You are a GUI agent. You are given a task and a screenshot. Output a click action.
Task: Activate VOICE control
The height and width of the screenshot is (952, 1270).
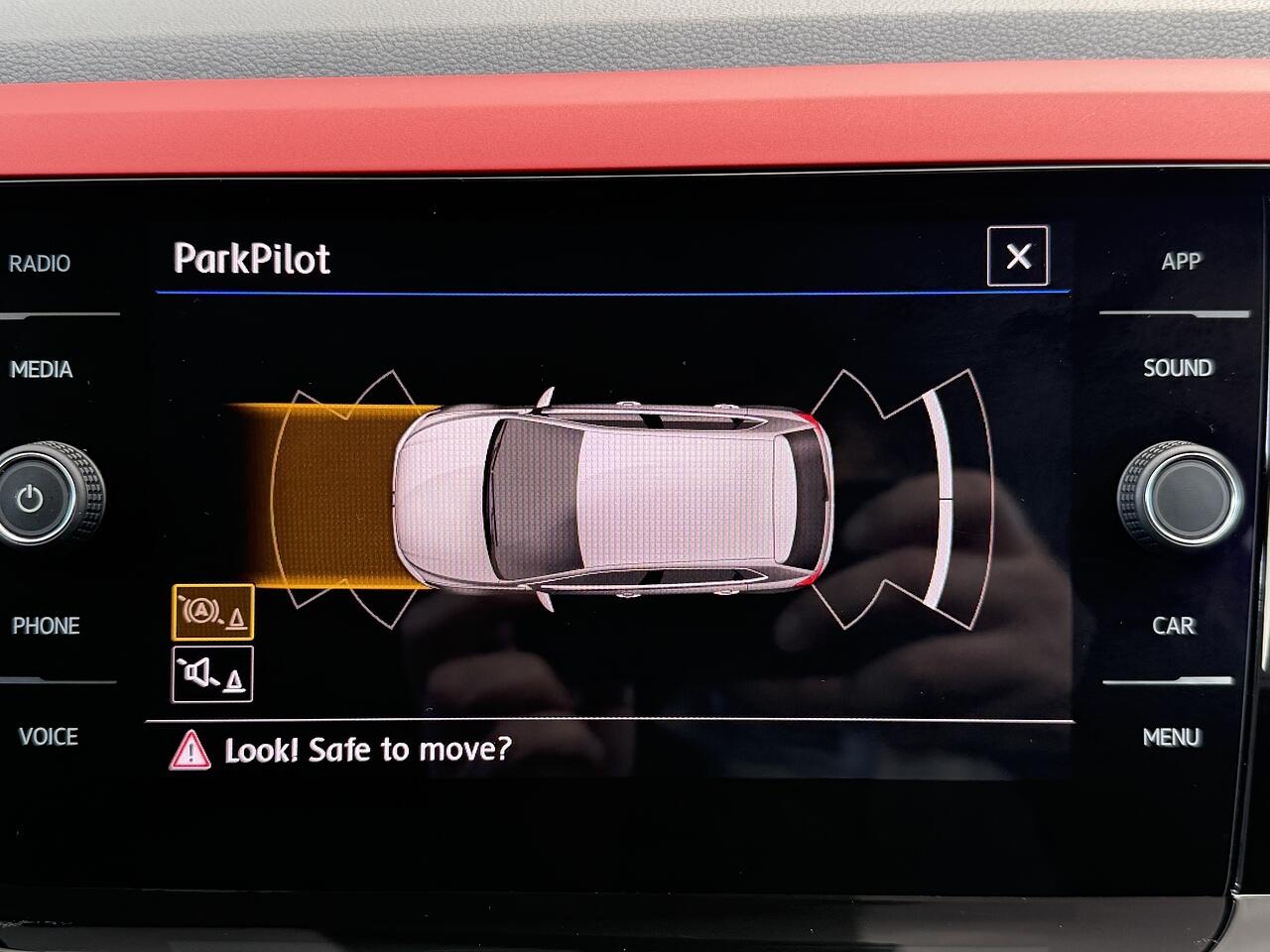pos(48,737)
